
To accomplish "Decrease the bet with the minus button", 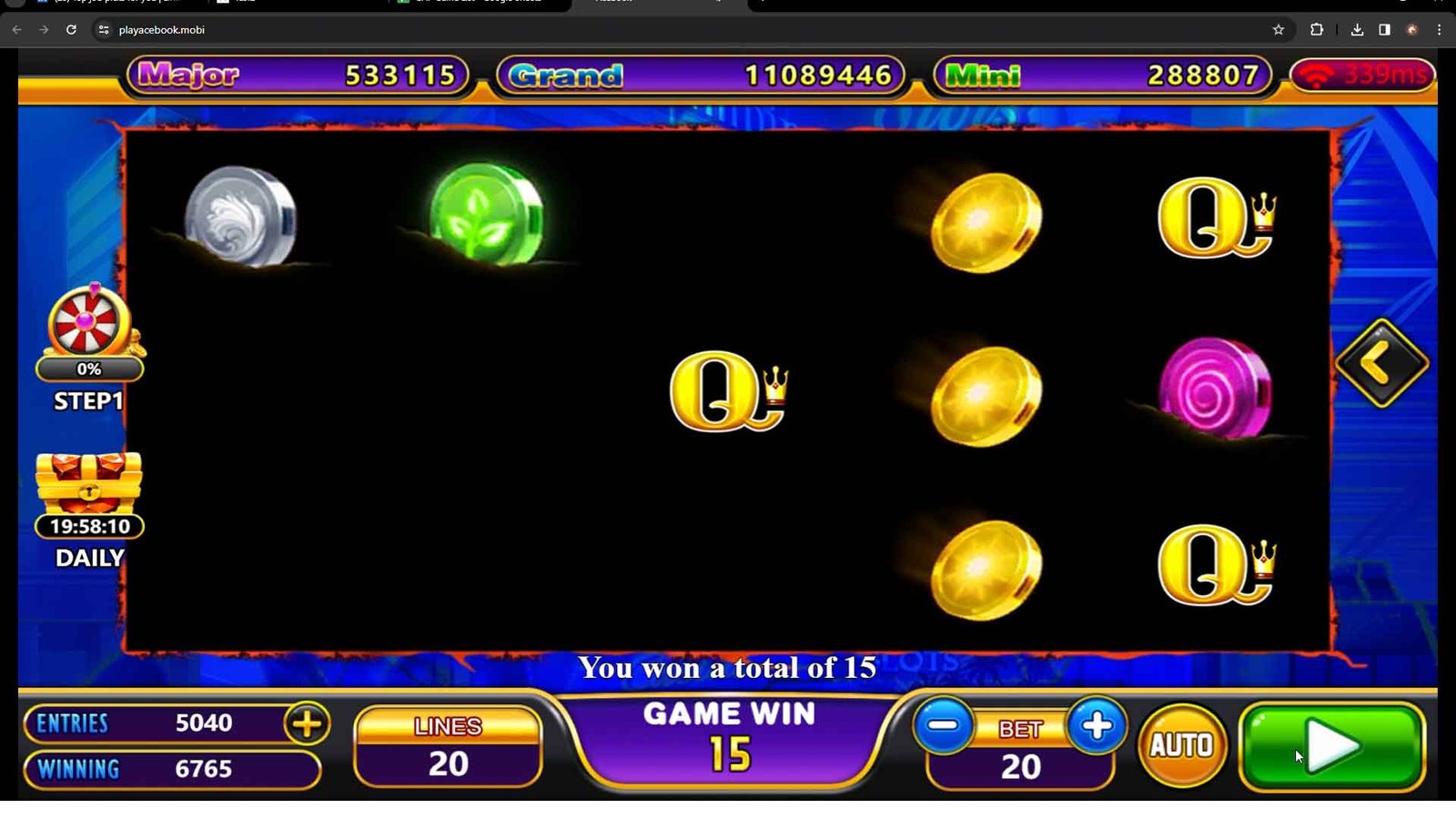I will (944, 726).
